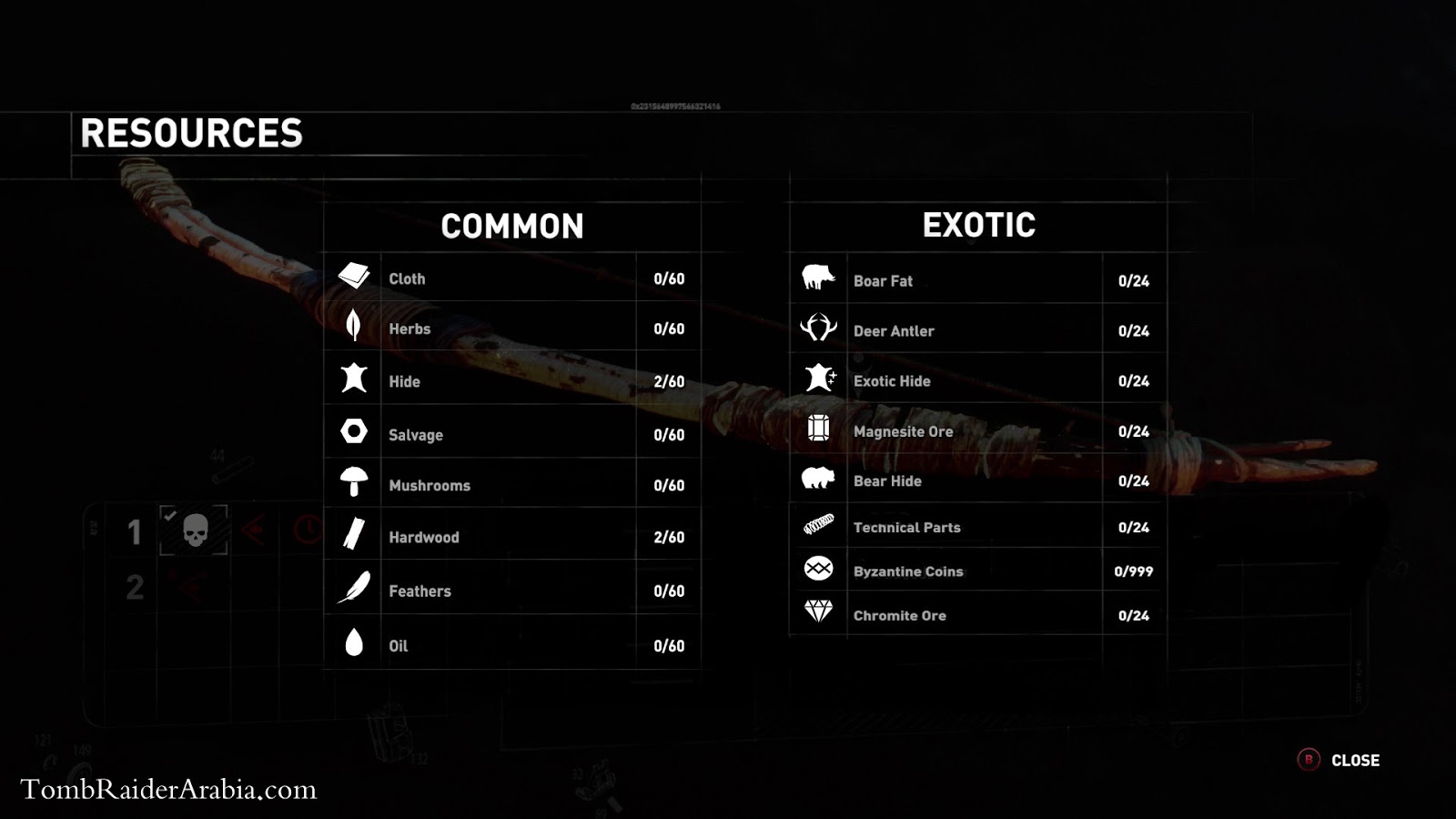The height and width of the screenshot is (819, 1456).
Task: Switch to the EXOTIC column header
Action: [x=976, y=225]
